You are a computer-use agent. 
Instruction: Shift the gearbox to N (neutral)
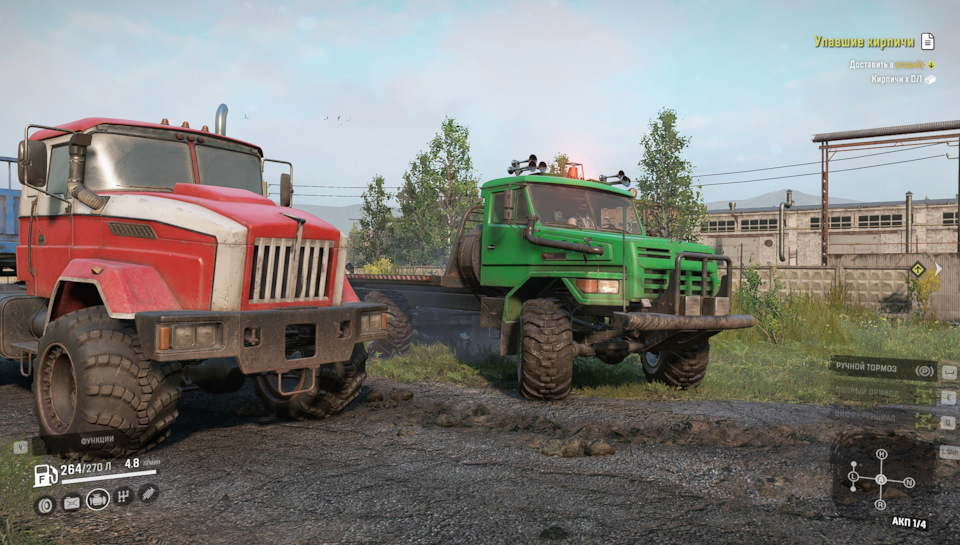pyautogui.click(x=909, y=482)
